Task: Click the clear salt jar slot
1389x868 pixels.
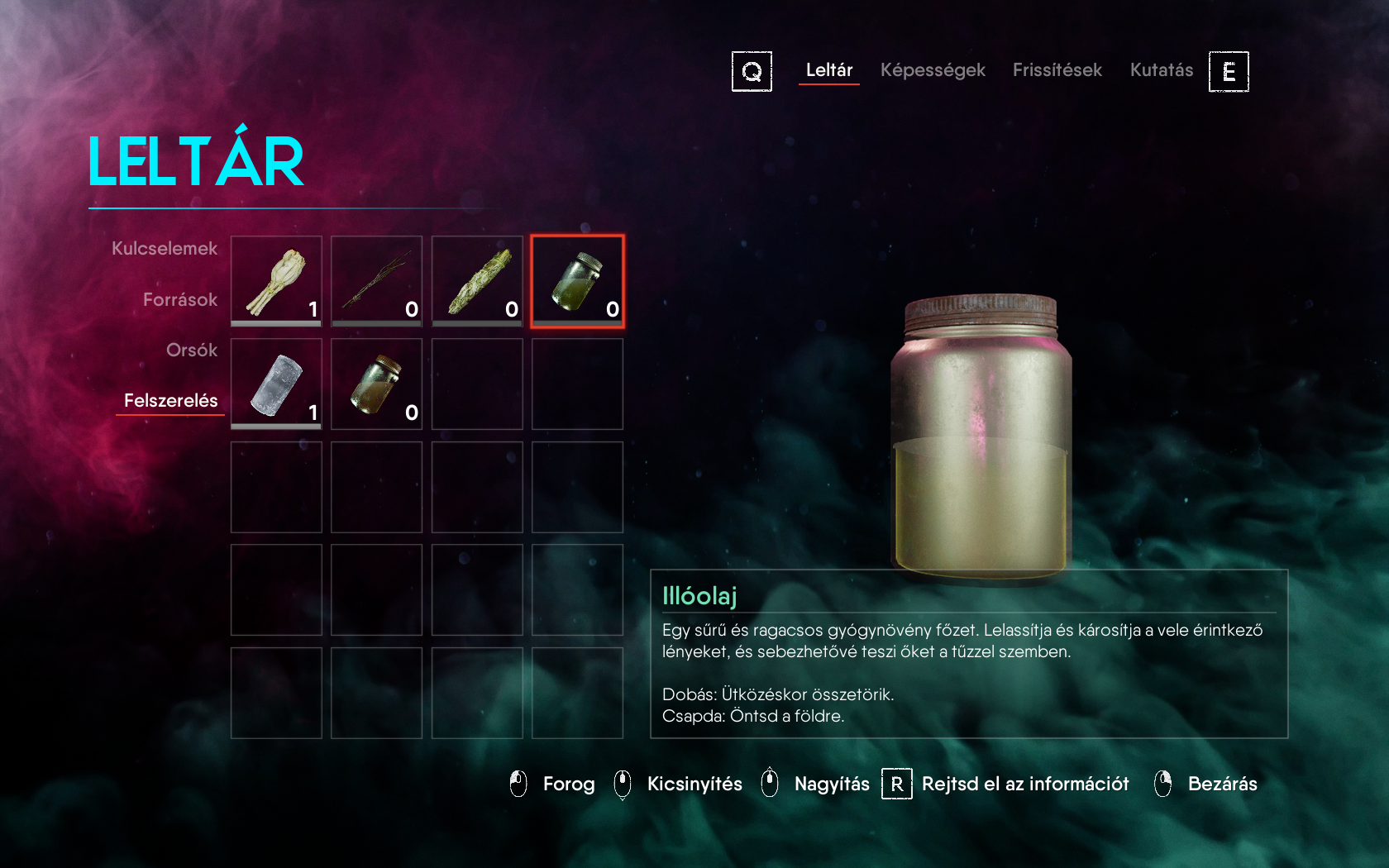Action: click(276, 384)
